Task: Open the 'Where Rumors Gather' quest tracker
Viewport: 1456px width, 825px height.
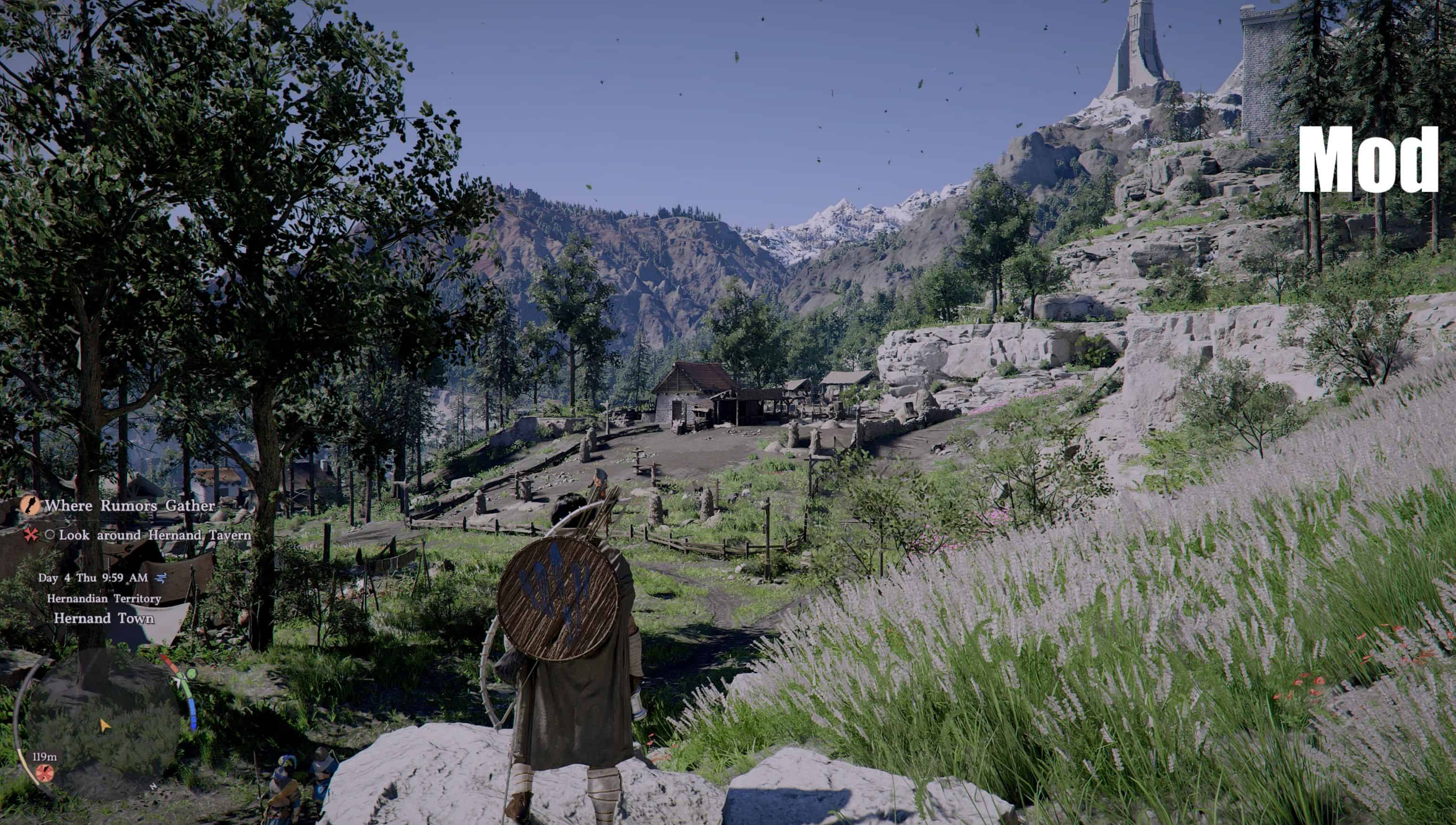Action: 130,505
